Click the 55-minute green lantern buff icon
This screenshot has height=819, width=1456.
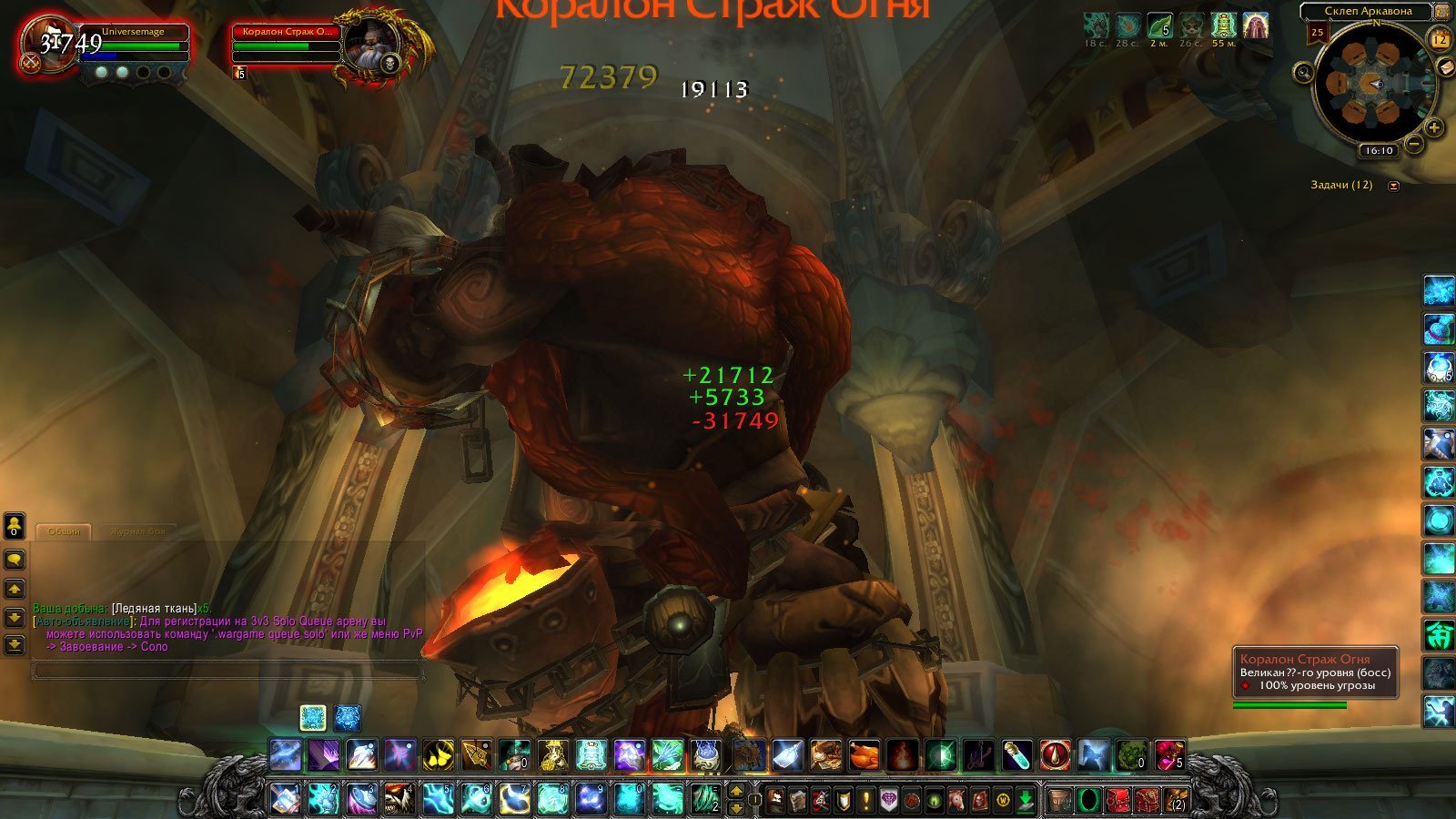tap(1223, 25)
